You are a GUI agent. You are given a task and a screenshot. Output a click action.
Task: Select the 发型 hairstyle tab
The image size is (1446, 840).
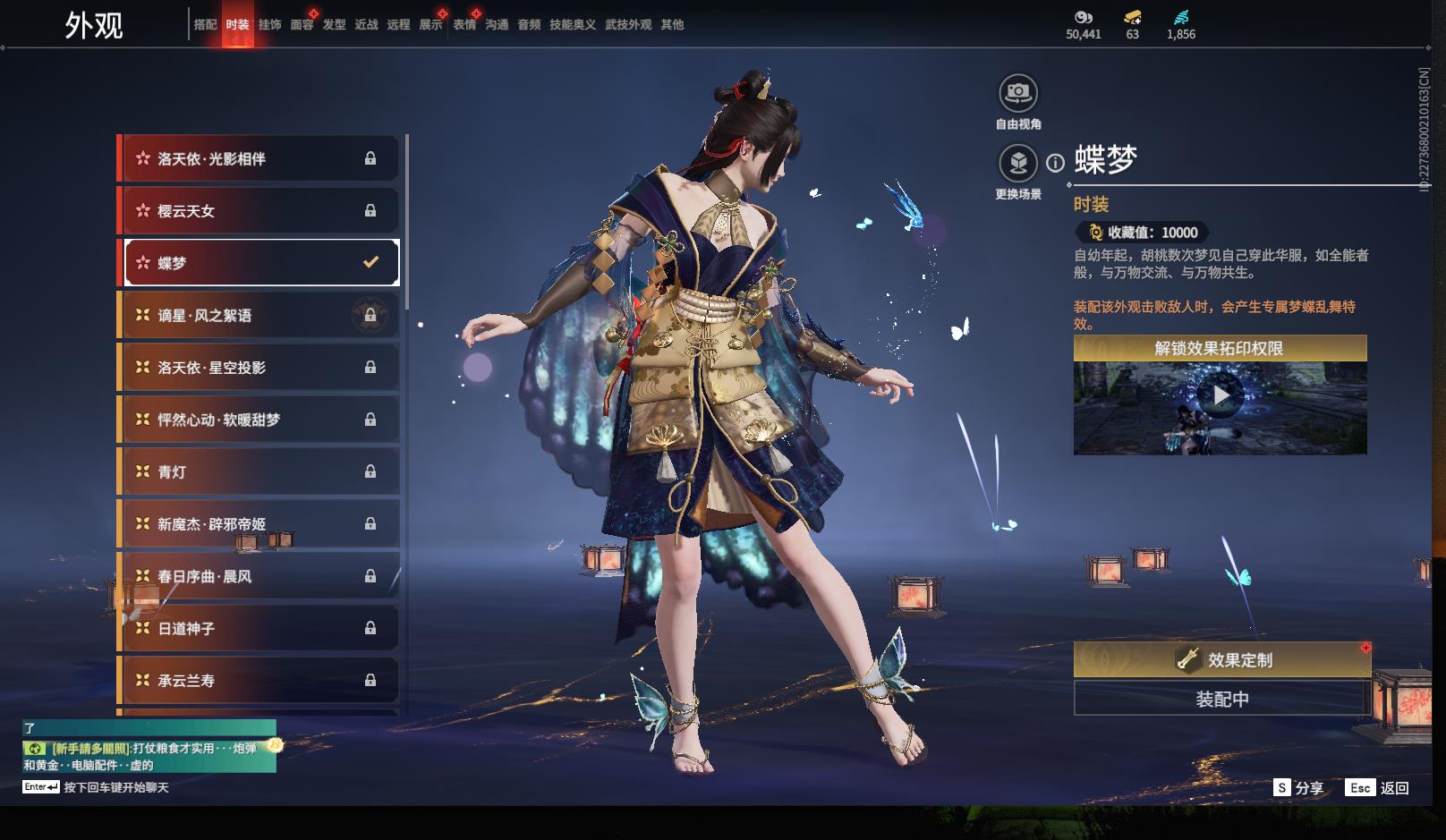click(x=334, y=25)
